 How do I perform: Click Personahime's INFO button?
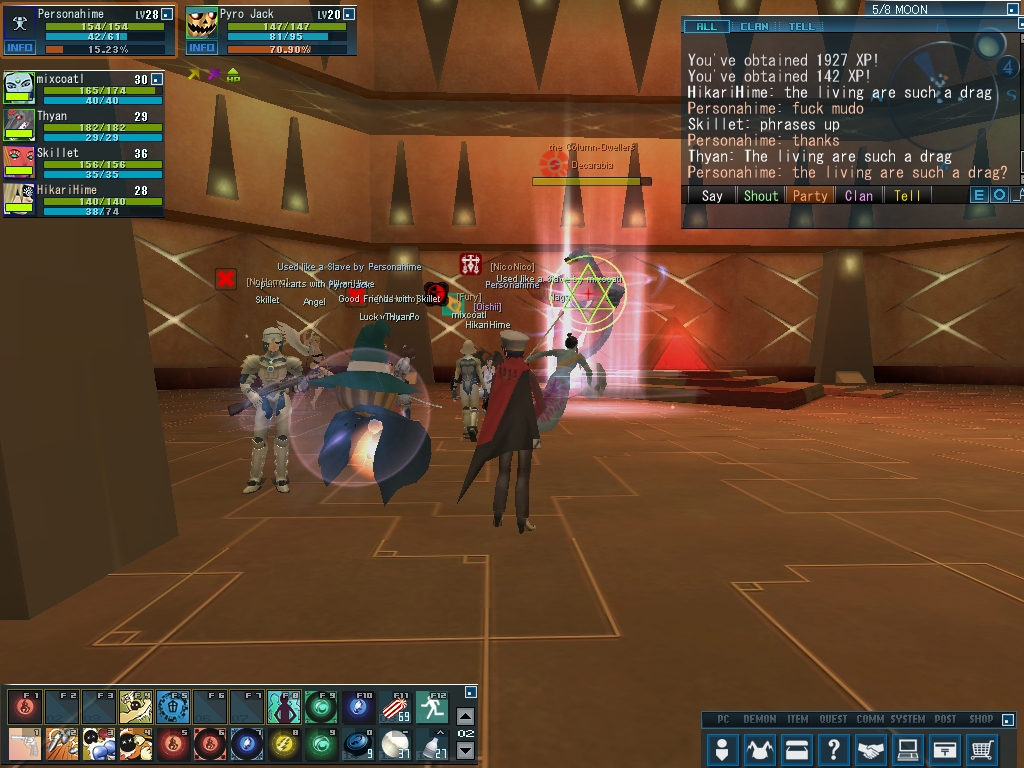(19, 47)
